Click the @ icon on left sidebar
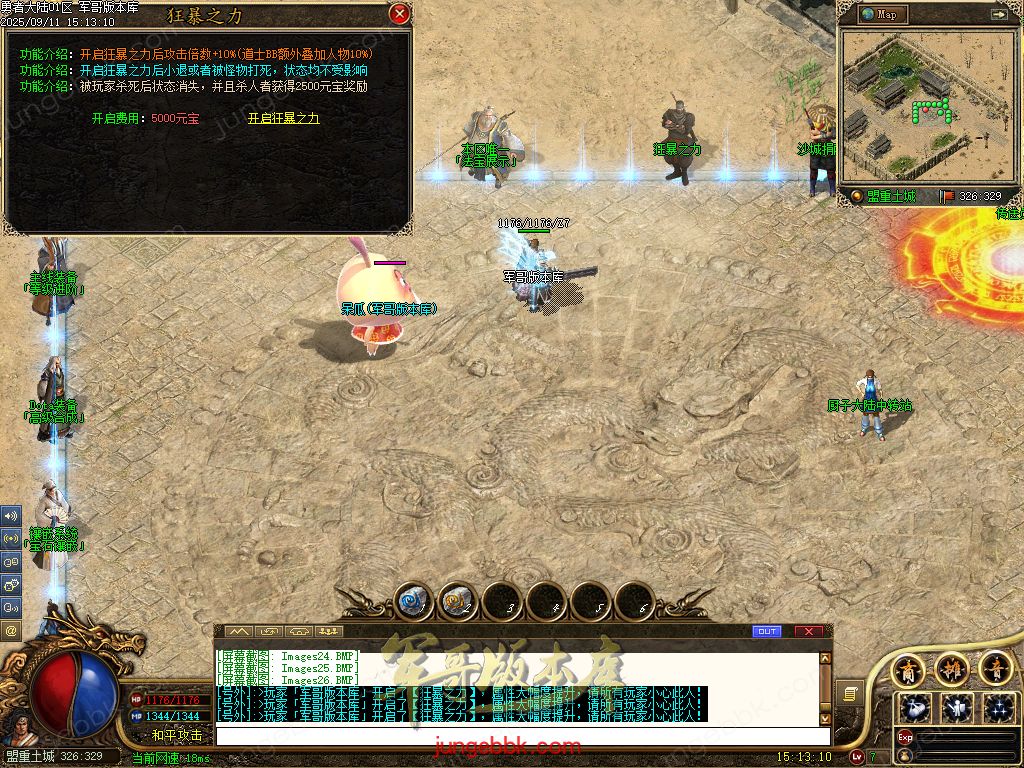The width and height of the screenshot is (1024, 768). point(11,631)
